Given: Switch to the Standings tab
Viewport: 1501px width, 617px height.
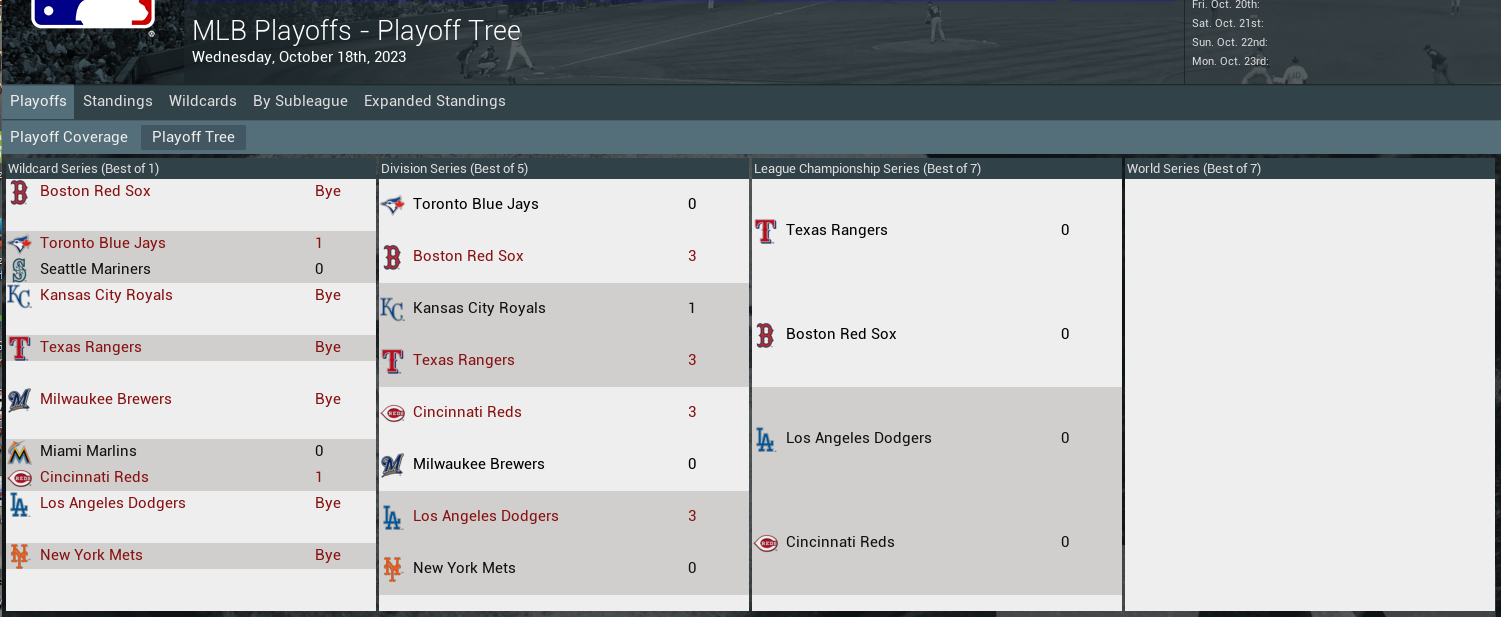Looking at the screenshot, I should click(118, 101).
